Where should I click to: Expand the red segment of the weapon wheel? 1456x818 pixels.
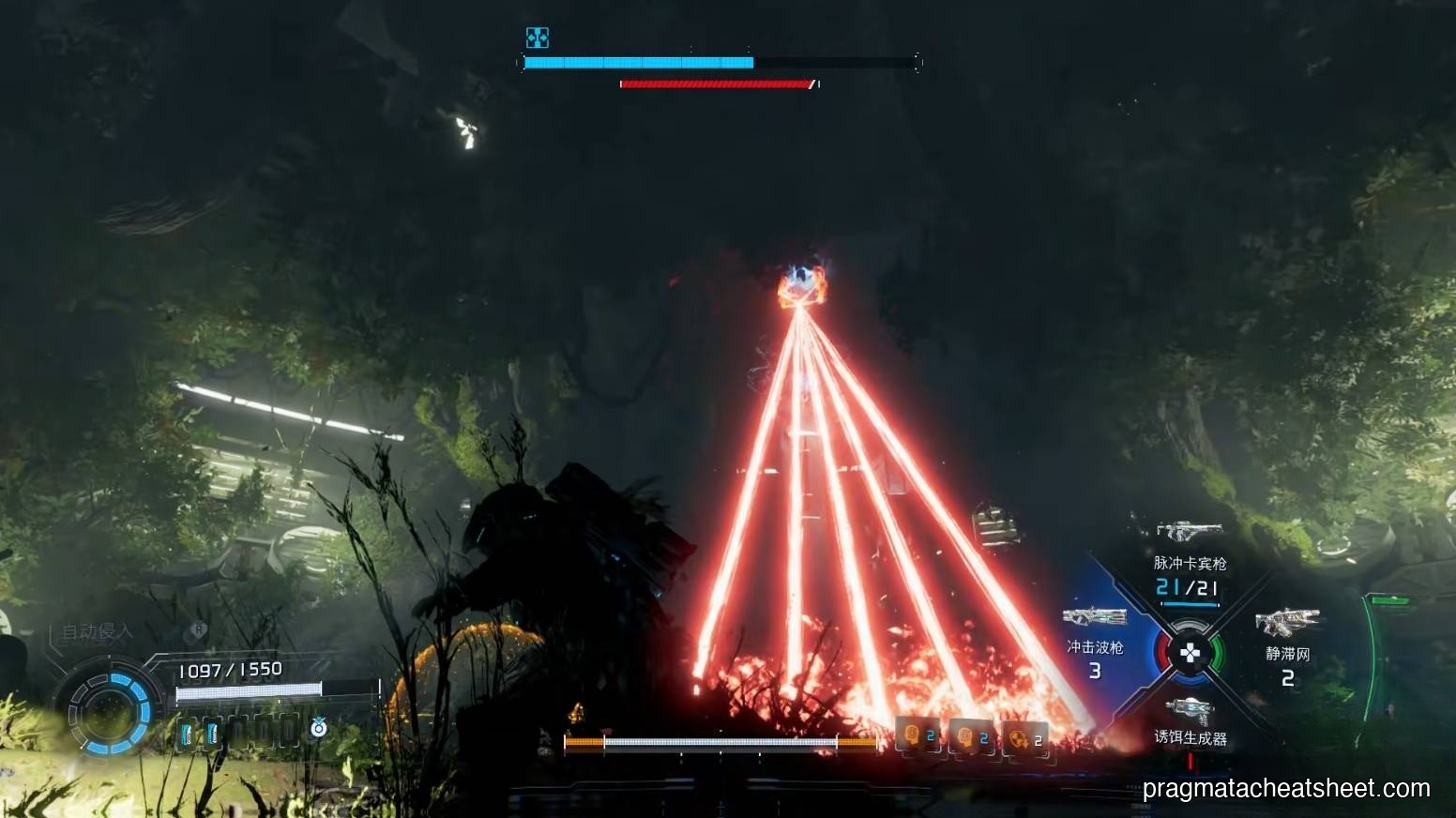pos(1165,651)
